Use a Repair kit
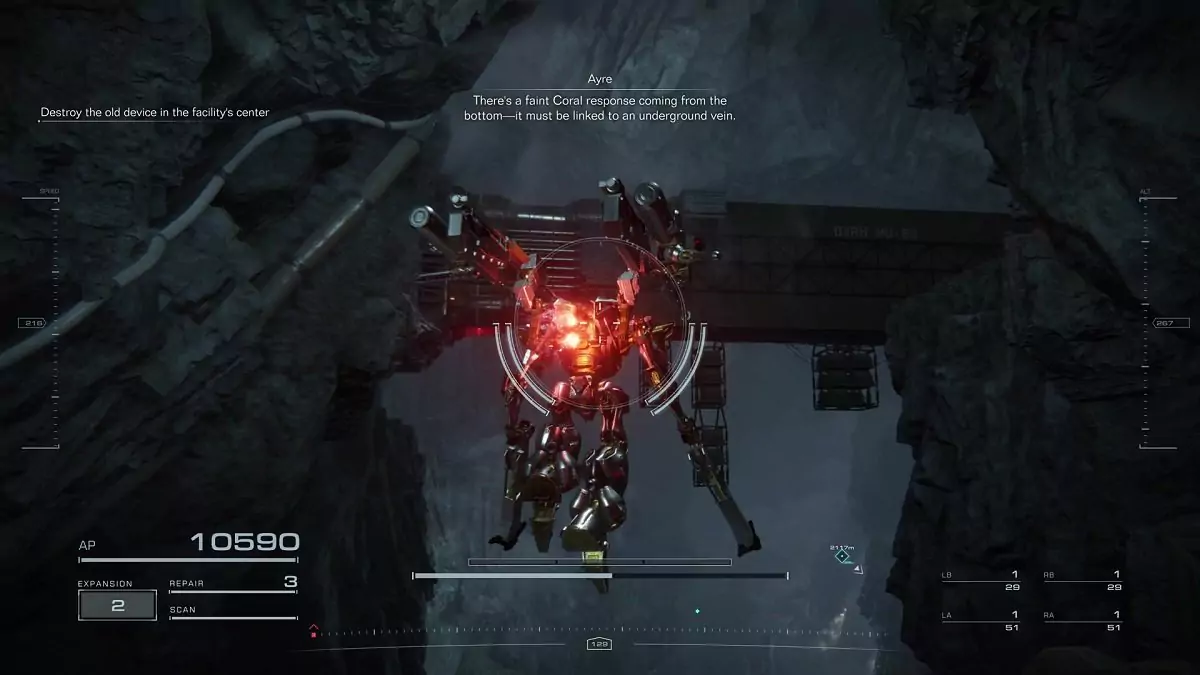Image resolution: width=1200 pixels, height=675 pixels. [233, 583]
